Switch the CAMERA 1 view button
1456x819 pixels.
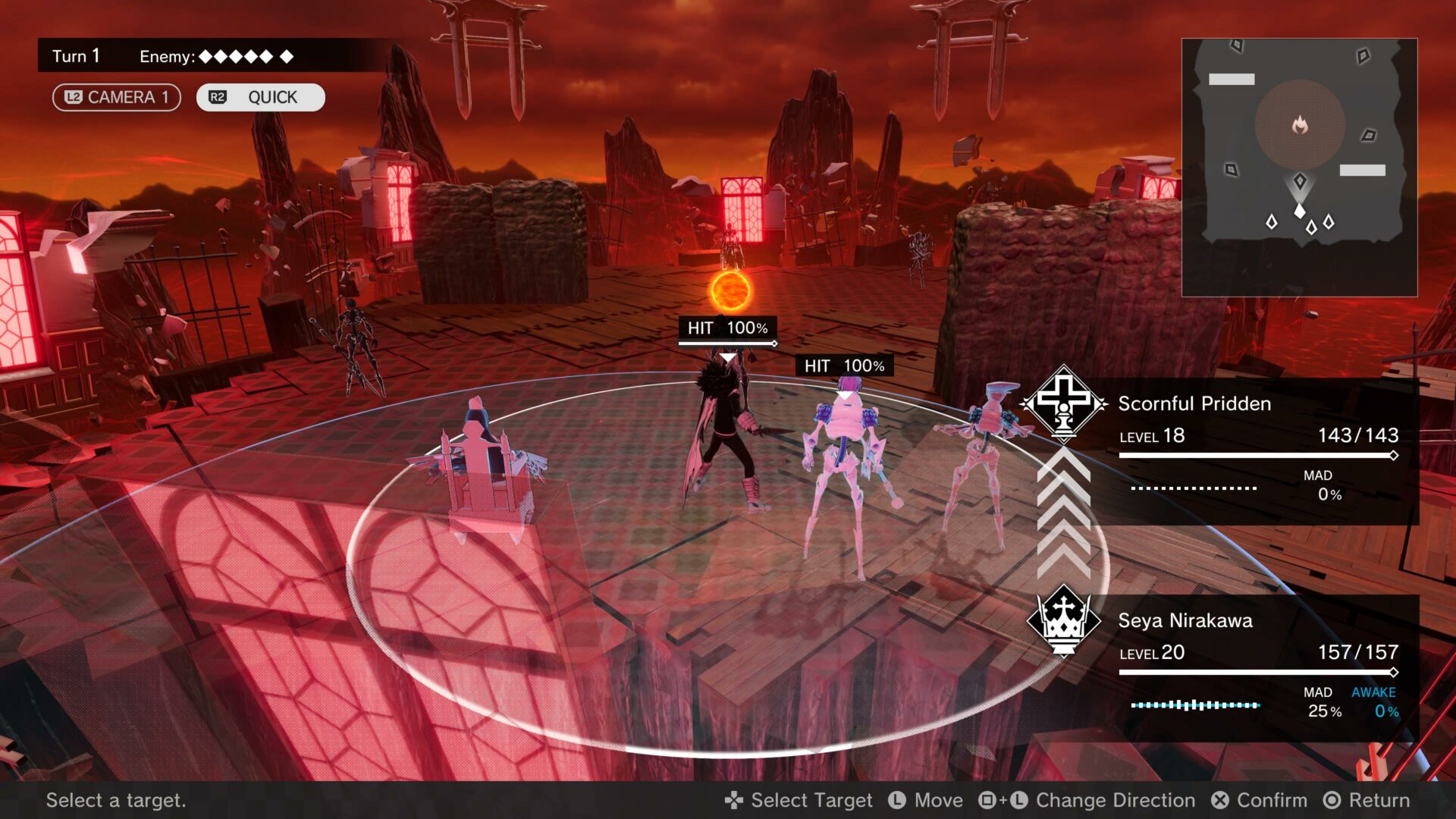[116, 97]
